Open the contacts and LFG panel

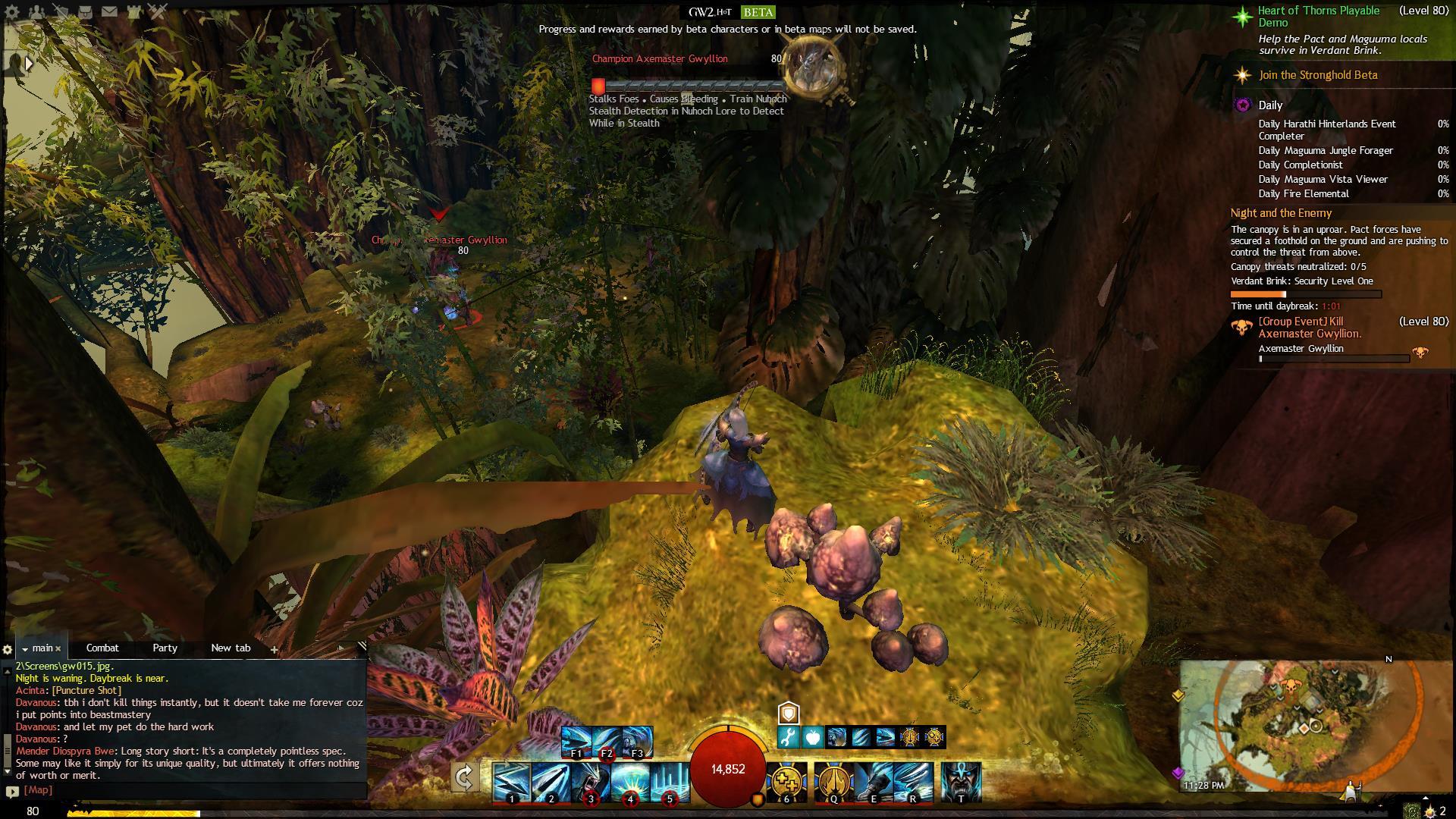(x=38, y=11)
